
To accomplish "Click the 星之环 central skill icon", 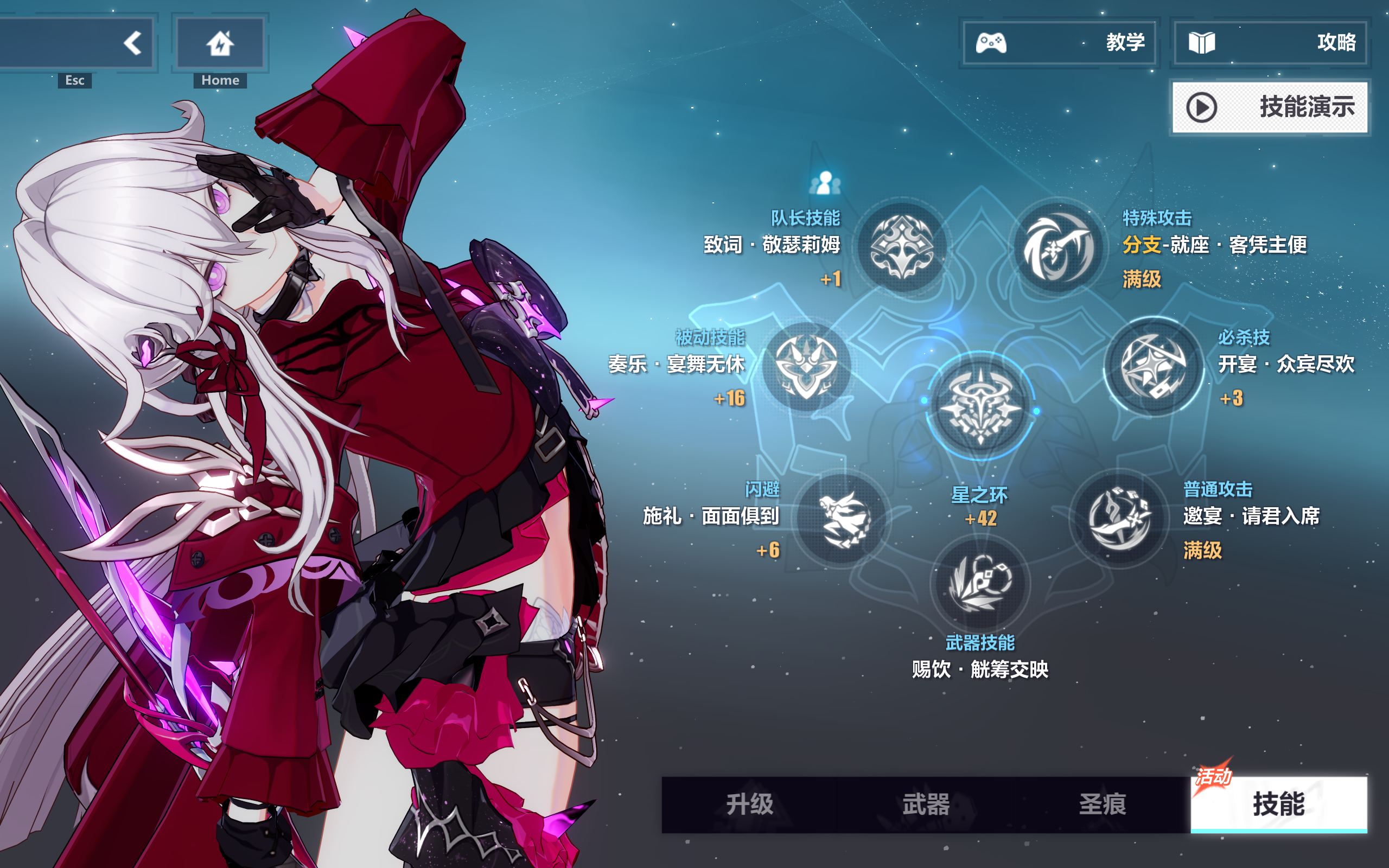I will [x=981, y=406].
